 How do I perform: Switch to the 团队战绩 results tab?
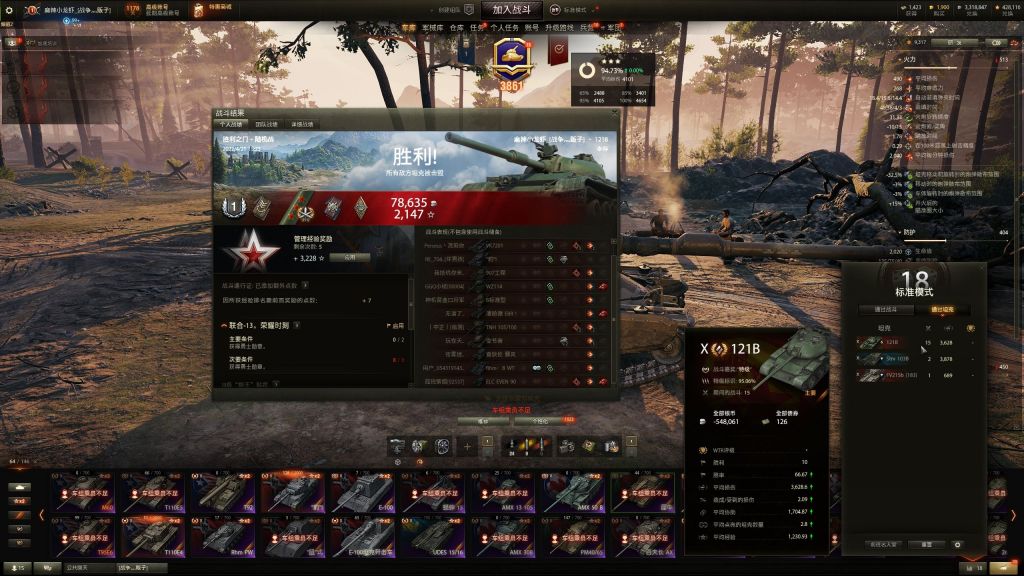tap(268, 124)
